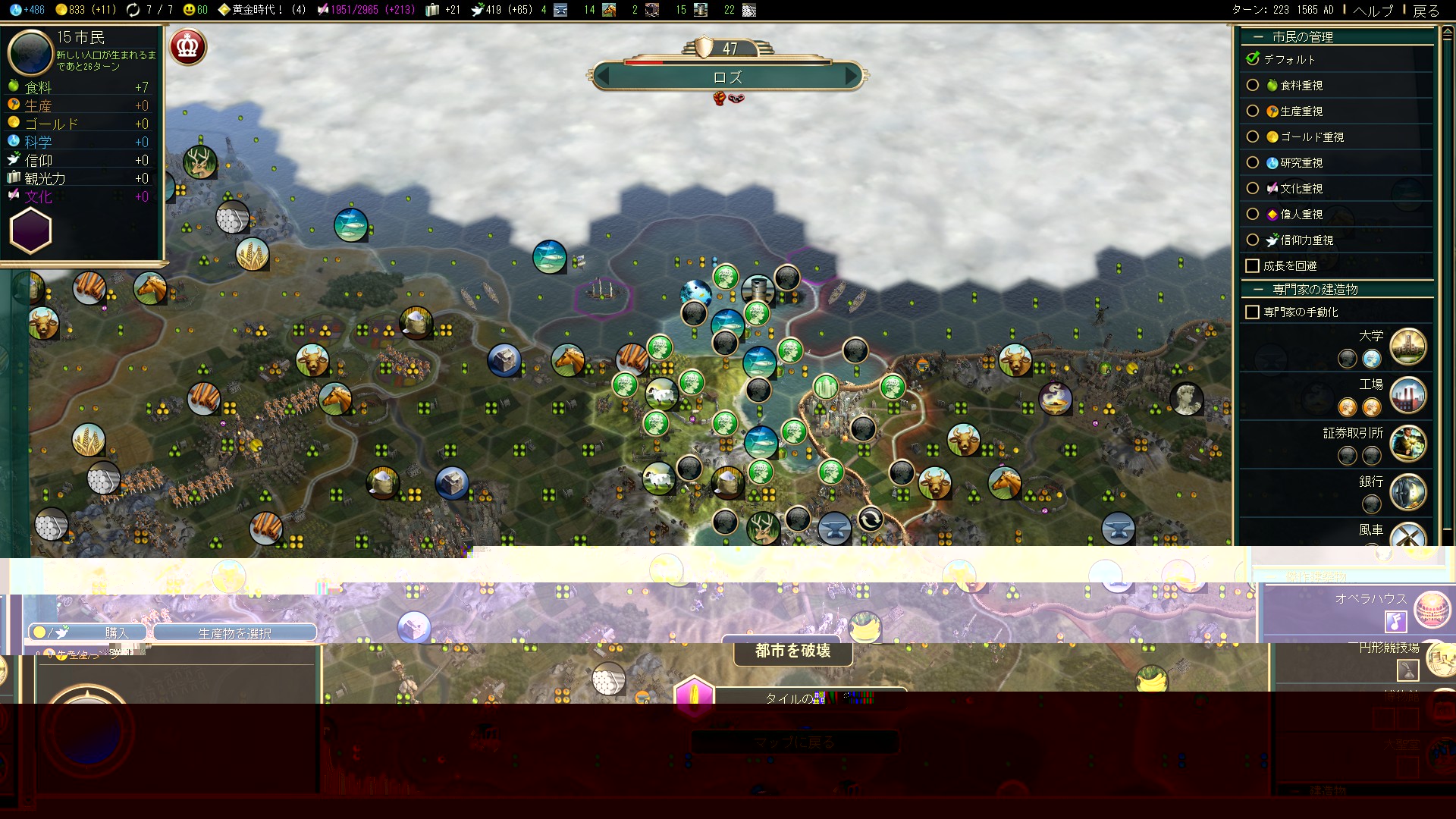Click 戻る to return
This screenshot has height=819, width=1456.
pyautogui.click(x=1426, y=11)
